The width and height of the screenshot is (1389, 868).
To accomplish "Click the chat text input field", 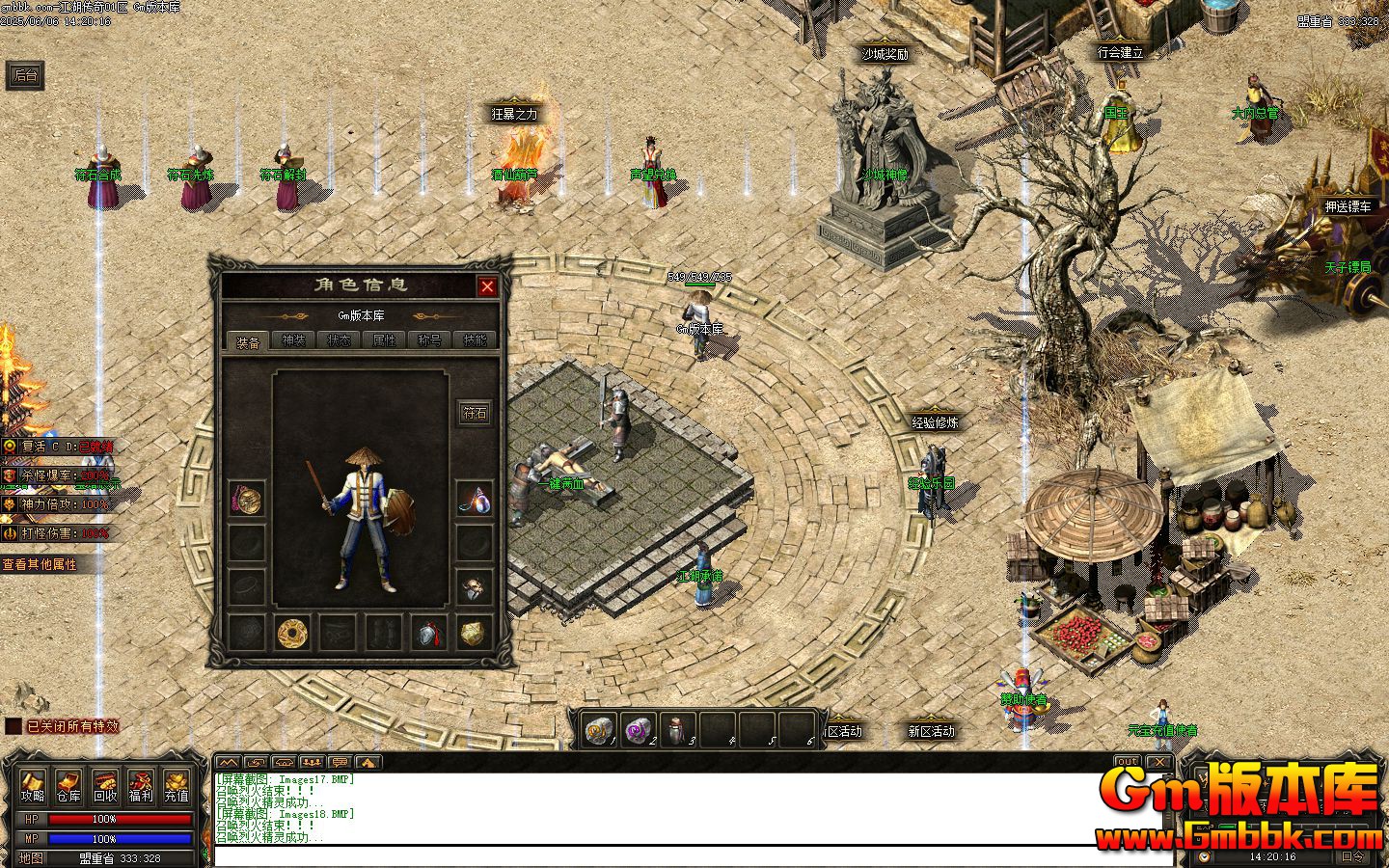I will [x=675, y=856].
